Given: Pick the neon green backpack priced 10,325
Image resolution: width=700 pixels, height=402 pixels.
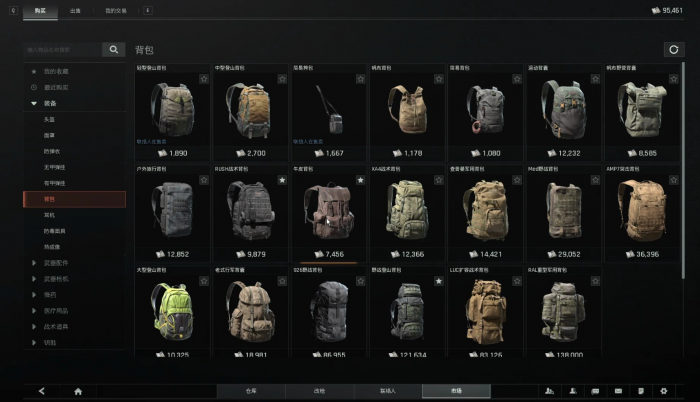Looking at the screenshot, I should [171, 310].
